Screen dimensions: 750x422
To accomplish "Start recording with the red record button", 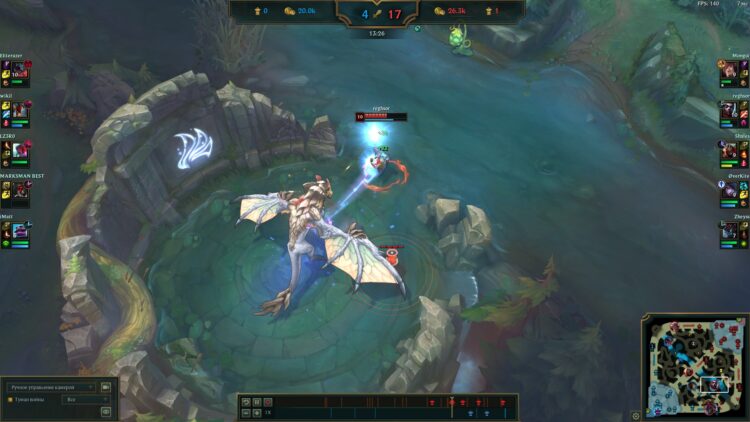I will [267, 402].
